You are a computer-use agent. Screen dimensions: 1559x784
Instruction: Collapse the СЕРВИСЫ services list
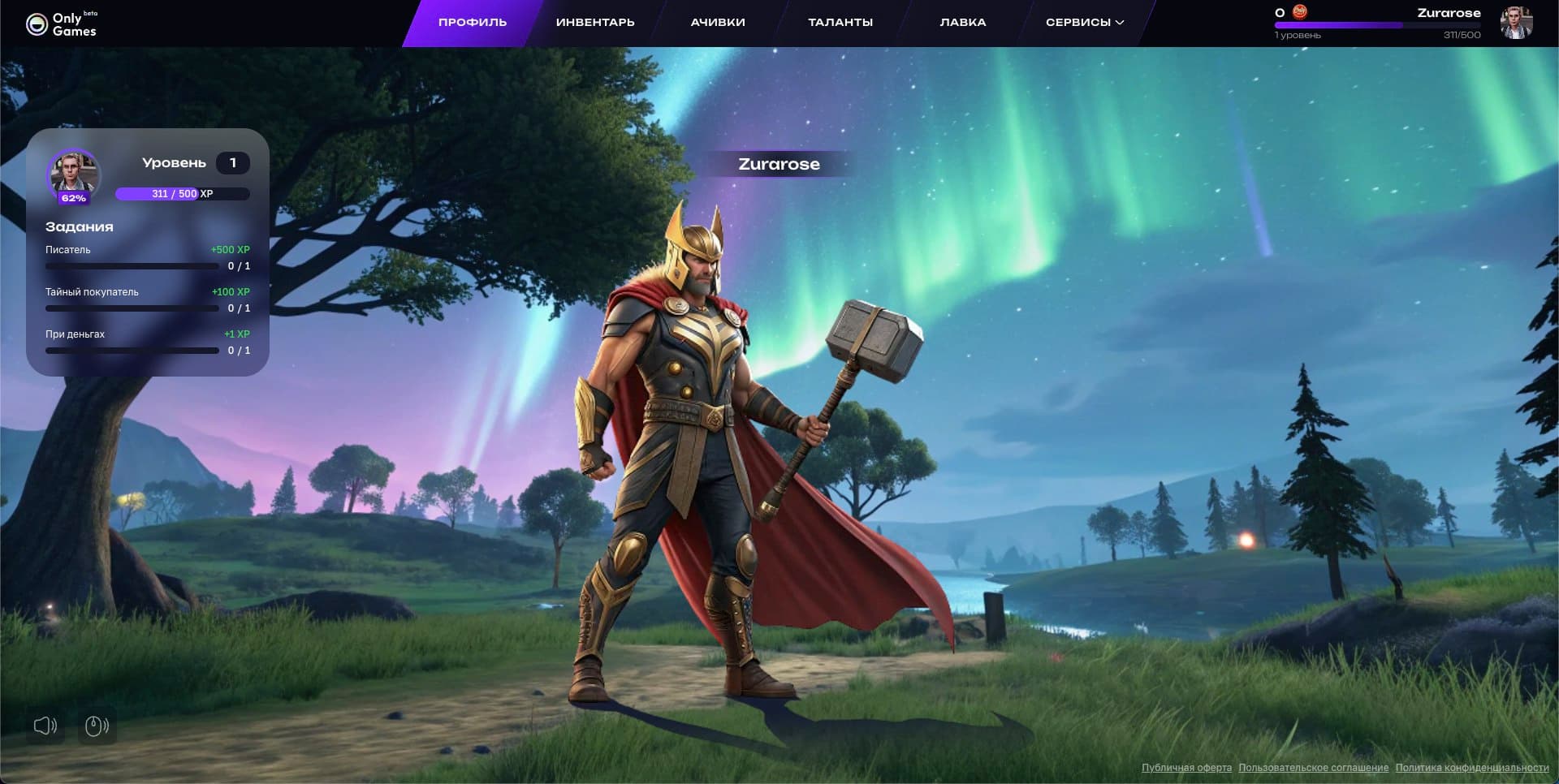click(x=1085, y=22)
